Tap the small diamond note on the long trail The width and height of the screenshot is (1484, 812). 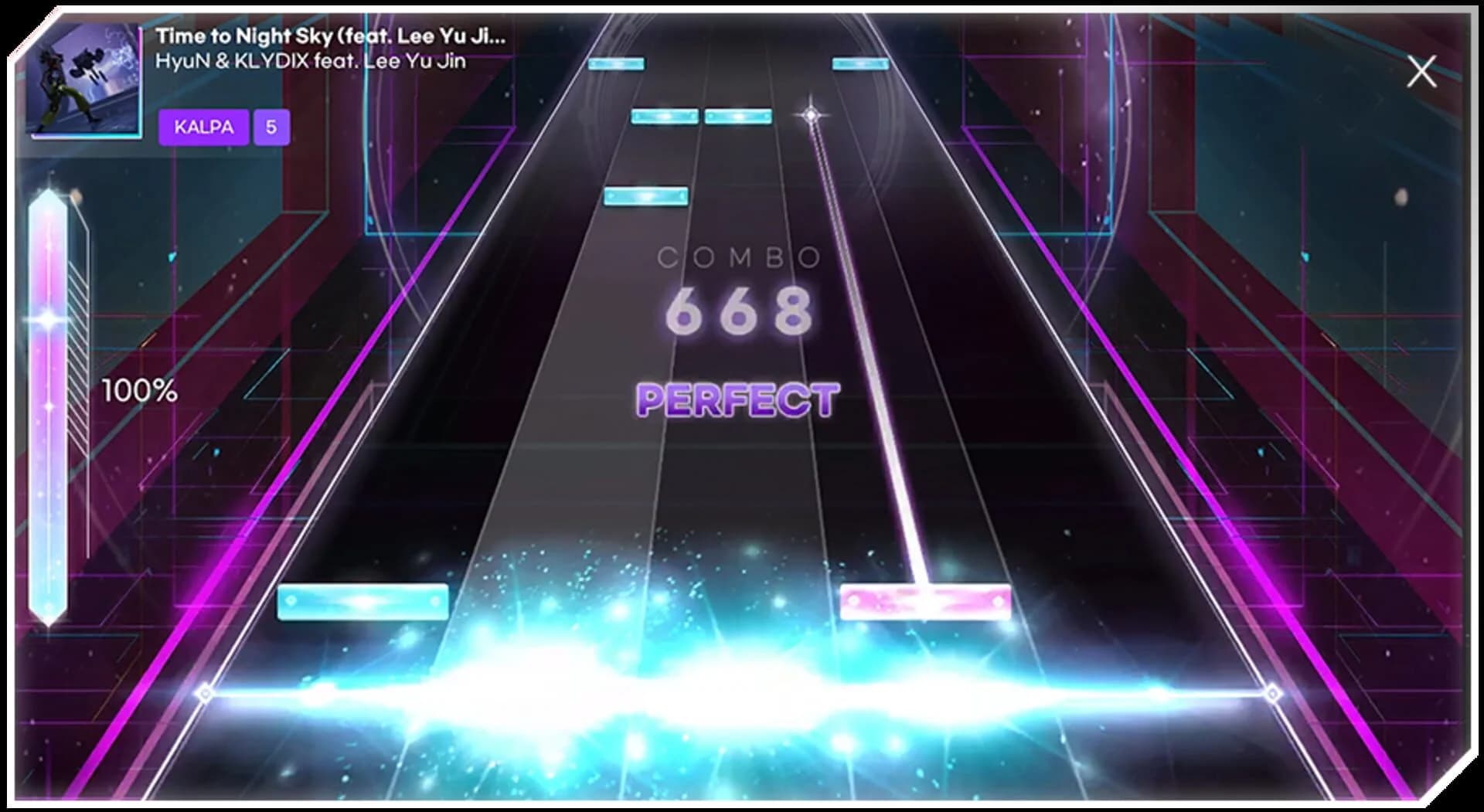pyautogui.click(x=808, y=113)
